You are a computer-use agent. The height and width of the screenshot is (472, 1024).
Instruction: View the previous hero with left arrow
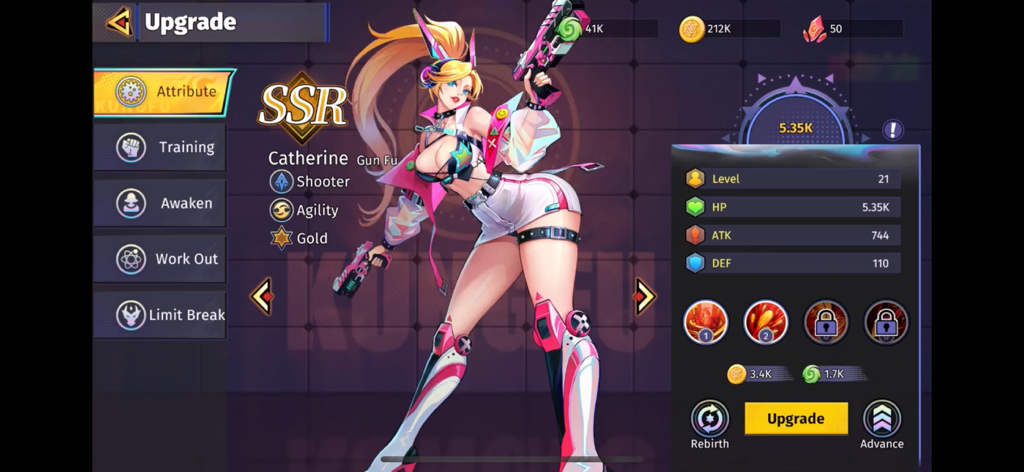262,296
